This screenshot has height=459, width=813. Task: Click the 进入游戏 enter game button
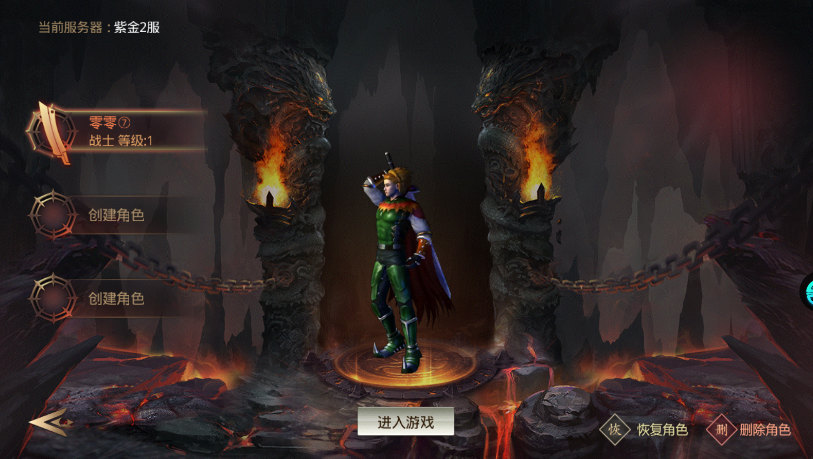(x=405, y=422)
